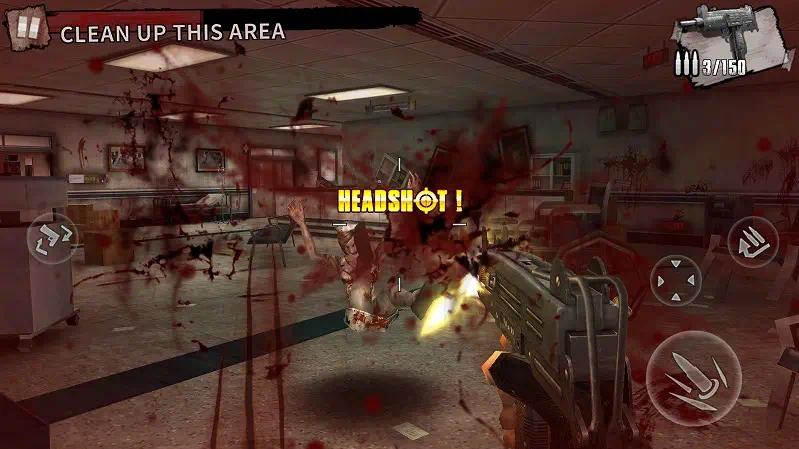Switch weapons with the circular arrows button
Screen dimensions: 799x449
pos(53,238)
